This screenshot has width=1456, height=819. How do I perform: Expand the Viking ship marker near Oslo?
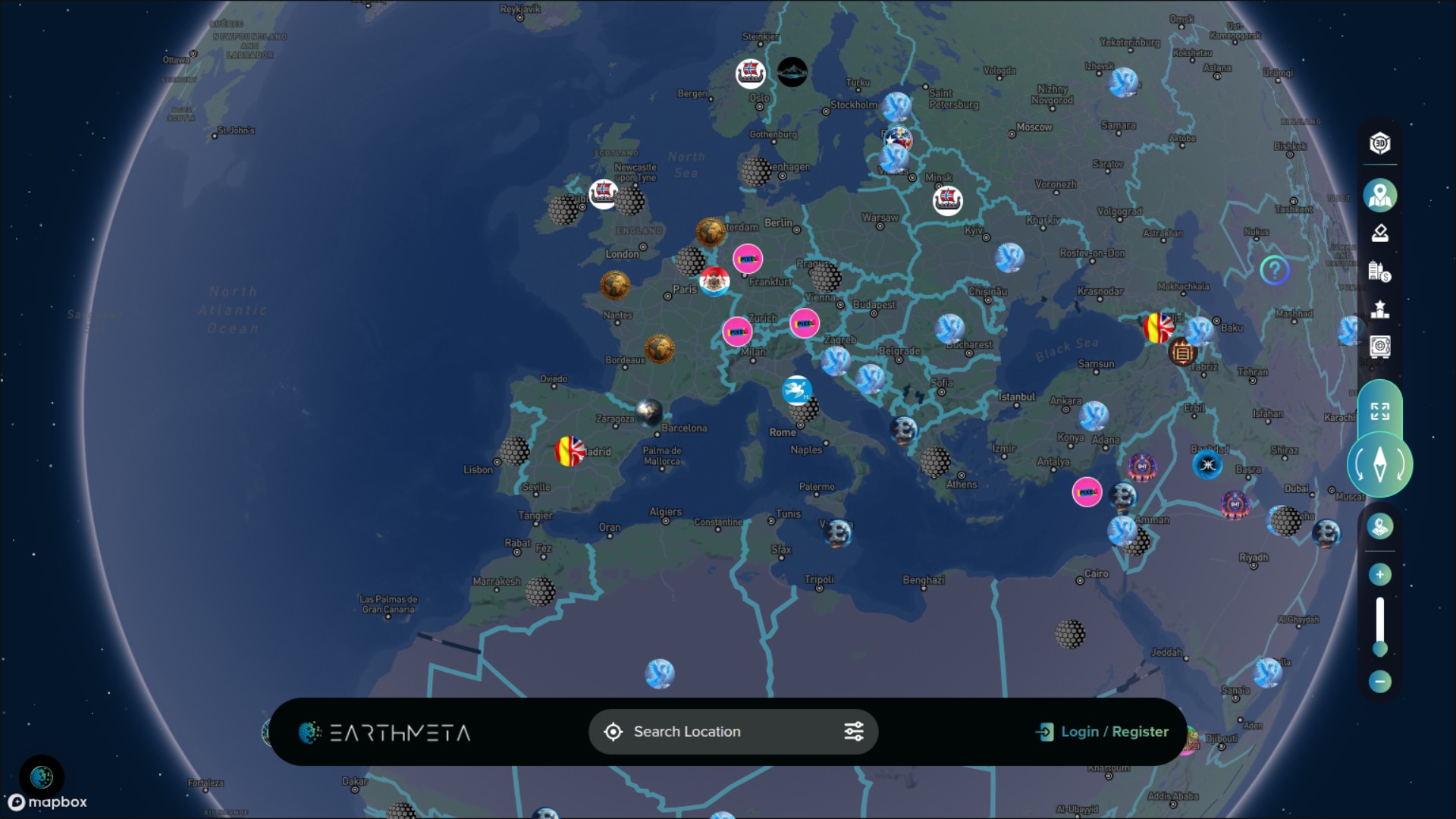(x=749, y=72)
